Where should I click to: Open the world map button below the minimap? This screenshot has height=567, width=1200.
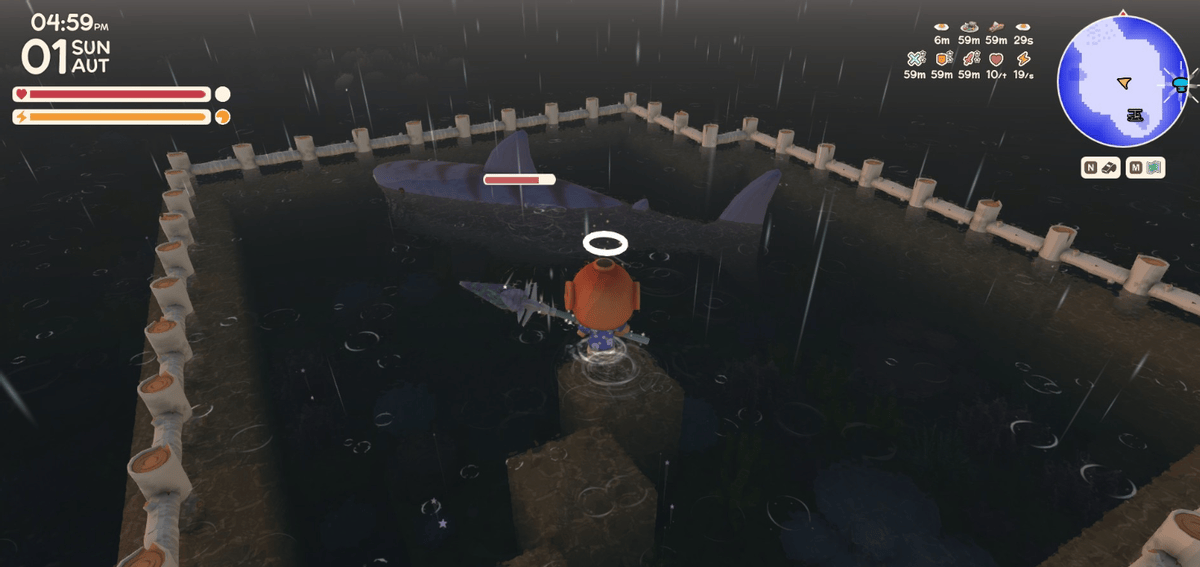[x=1146, y=169]
